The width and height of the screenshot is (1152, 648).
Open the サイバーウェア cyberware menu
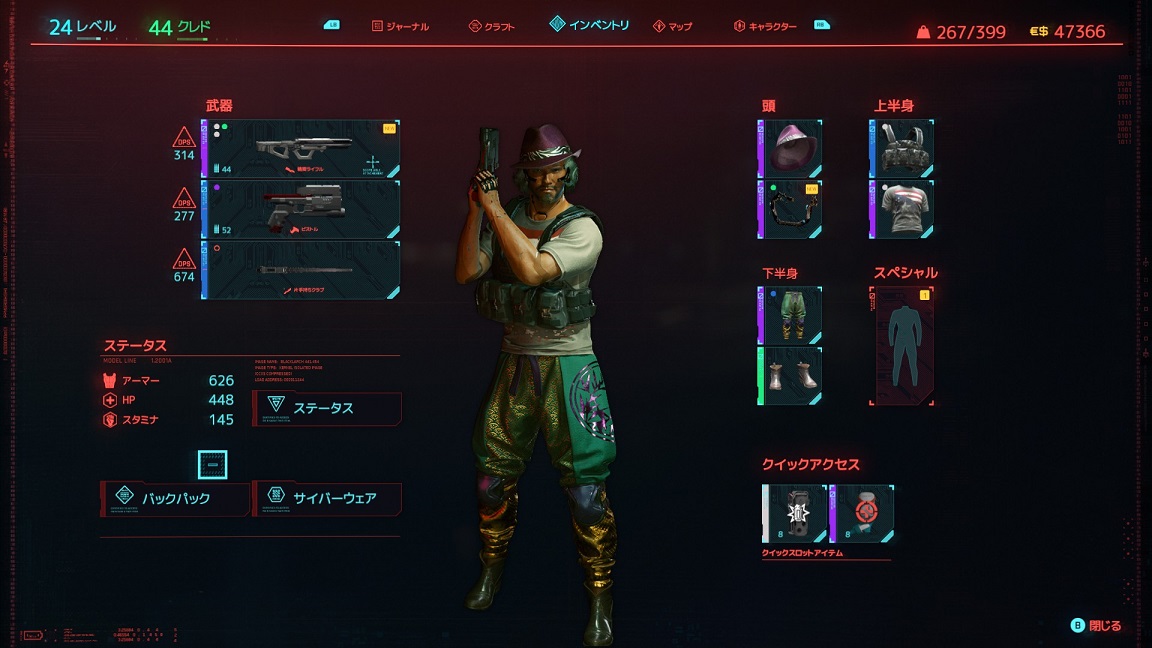click(327, 498)
